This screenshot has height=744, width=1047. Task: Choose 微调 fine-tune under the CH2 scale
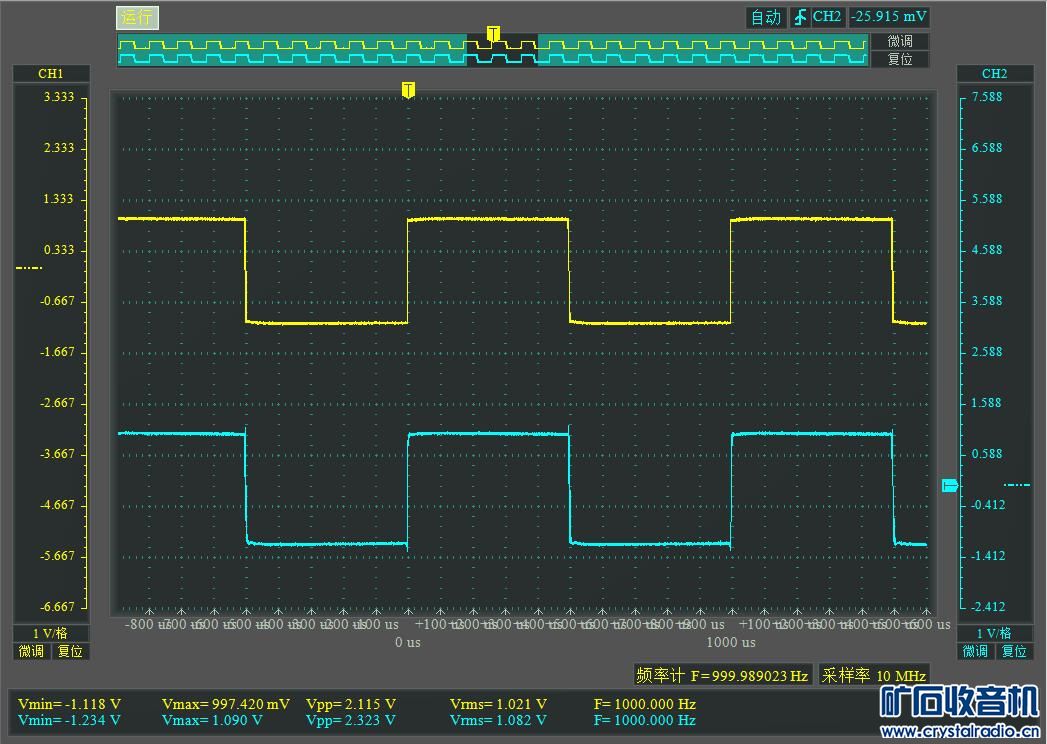pos(975,651)
